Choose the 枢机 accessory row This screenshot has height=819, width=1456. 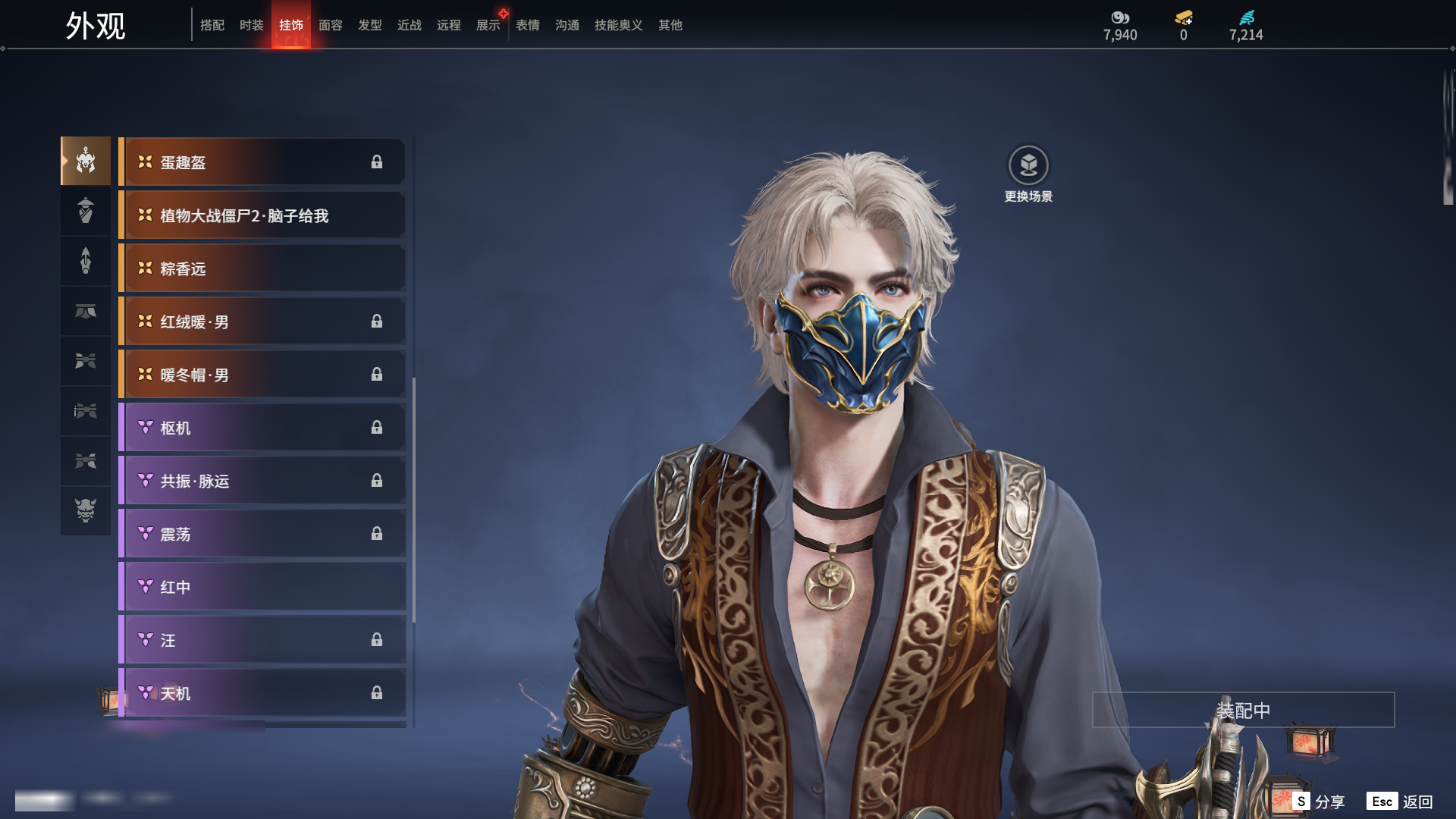pyautogui.click(x=262, y=428)
